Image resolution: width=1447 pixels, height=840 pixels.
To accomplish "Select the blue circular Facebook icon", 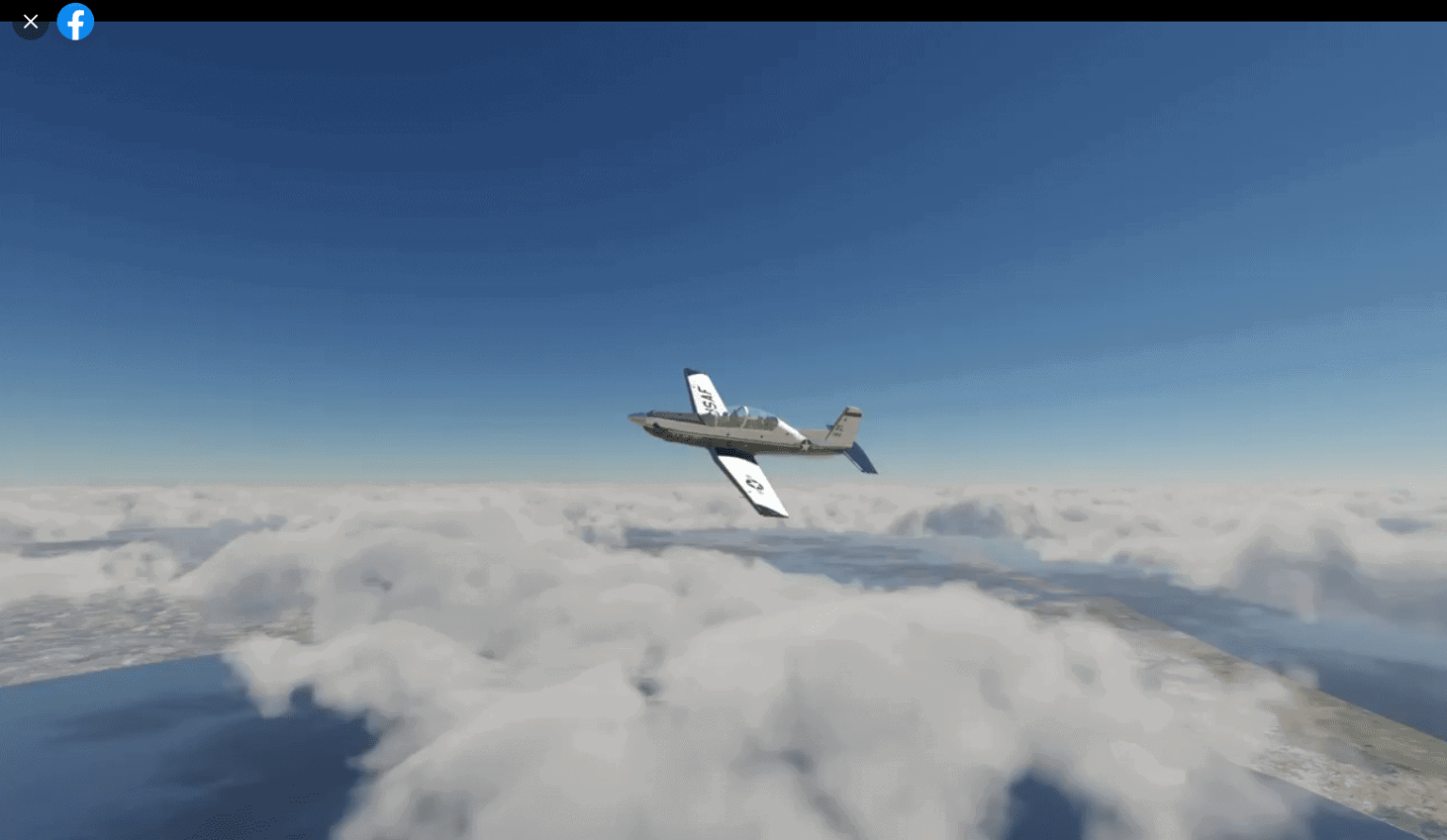I will coord(75,22).
